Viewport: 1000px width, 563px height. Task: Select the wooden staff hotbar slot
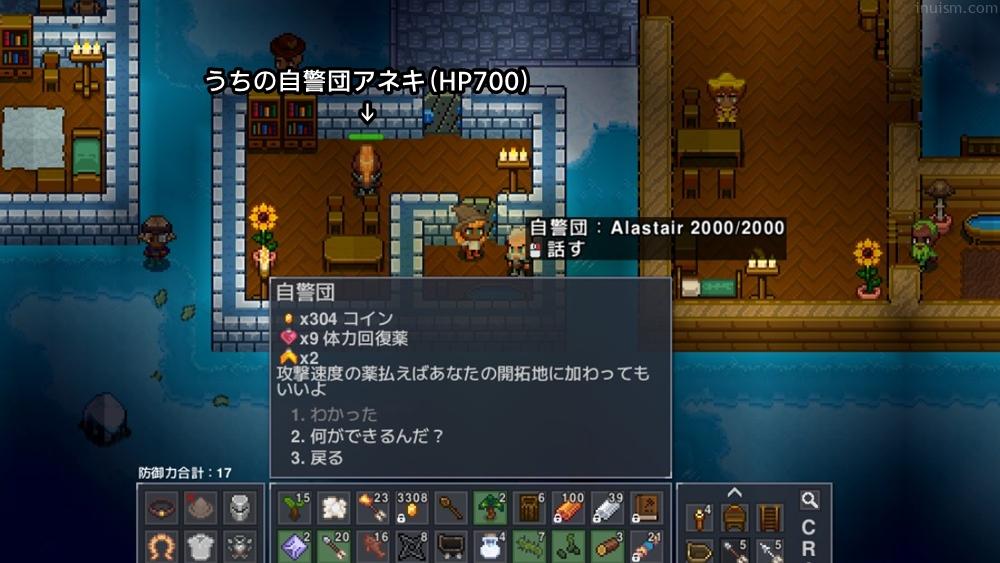point(450,509)
